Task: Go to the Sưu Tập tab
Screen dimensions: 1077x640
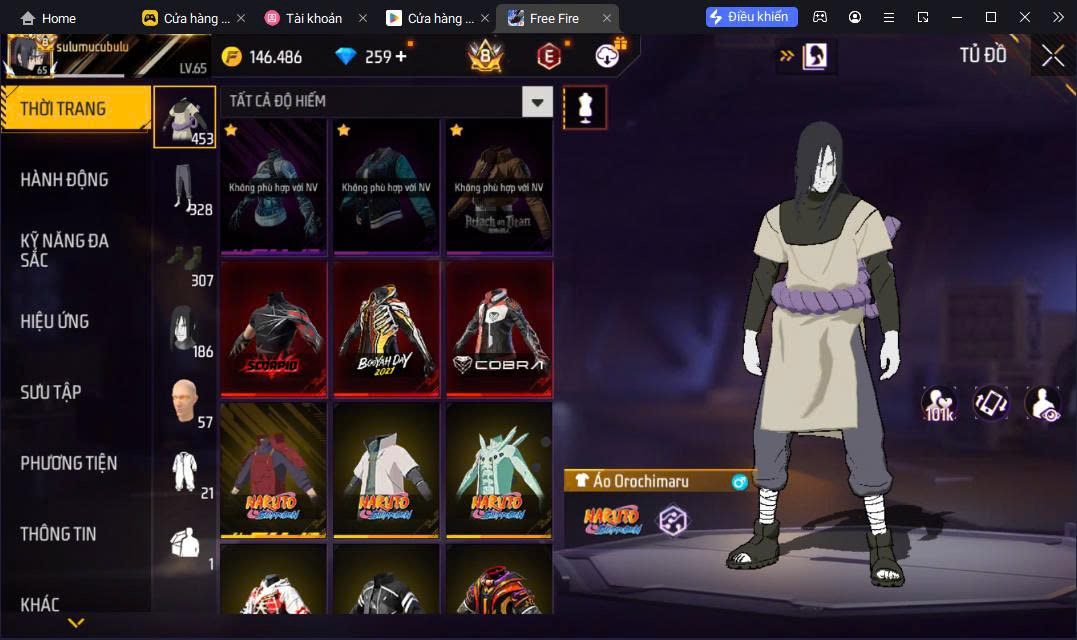Action: coord(50,392)
